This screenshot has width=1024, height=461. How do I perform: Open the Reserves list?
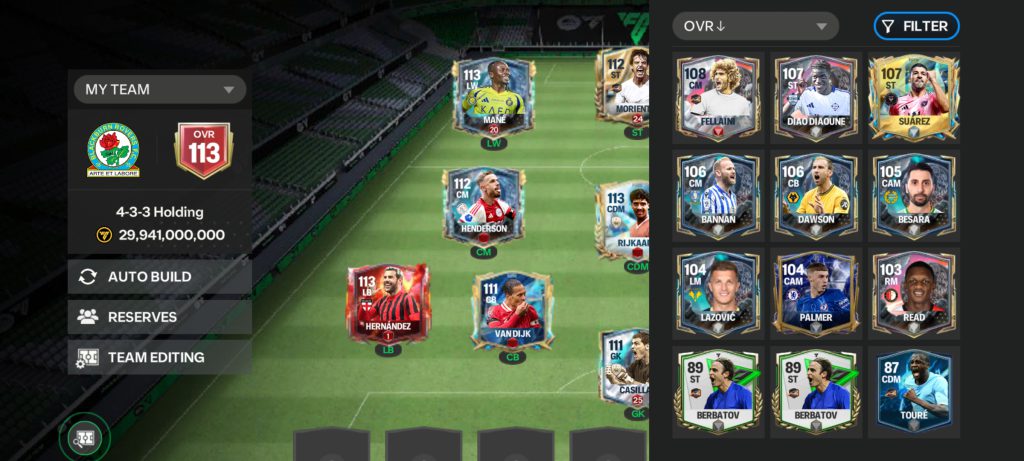160,317
